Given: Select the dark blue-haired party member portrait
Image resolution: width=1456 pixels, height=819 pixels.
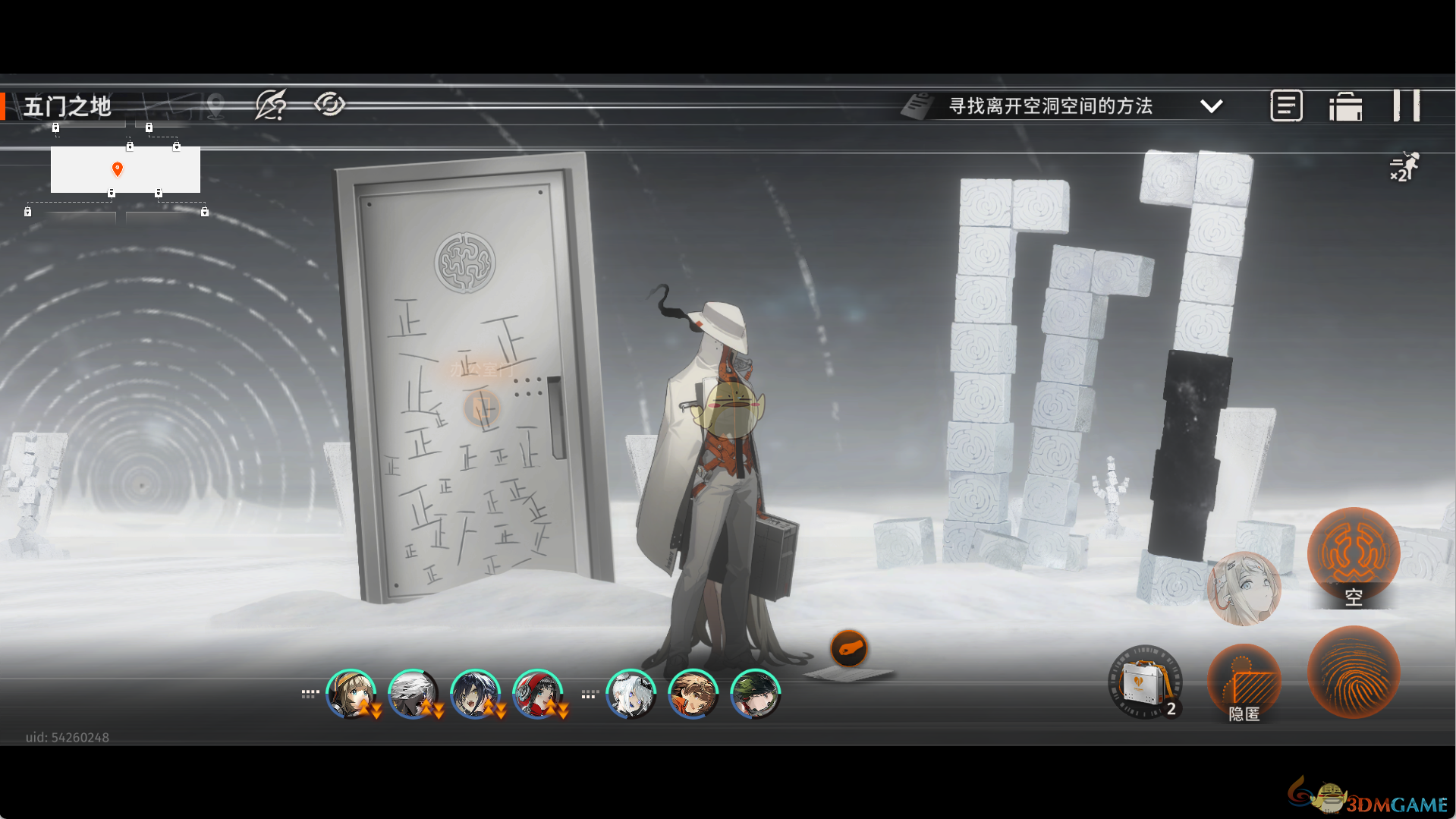Looking at the screenshot, I should pyautogui.click(x=475, y=694).
